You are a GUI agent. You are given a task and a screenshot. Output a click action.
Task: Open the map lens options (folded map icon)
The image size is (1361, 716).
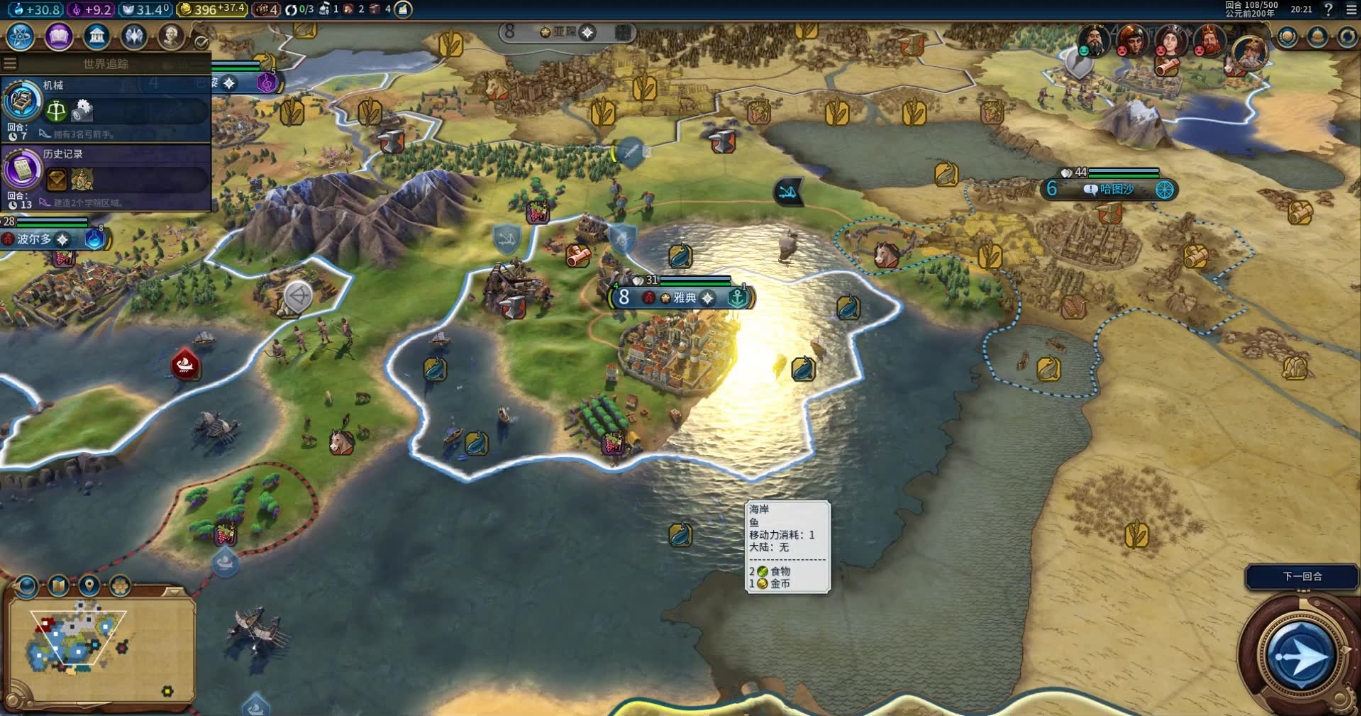(x=59, y=586)
